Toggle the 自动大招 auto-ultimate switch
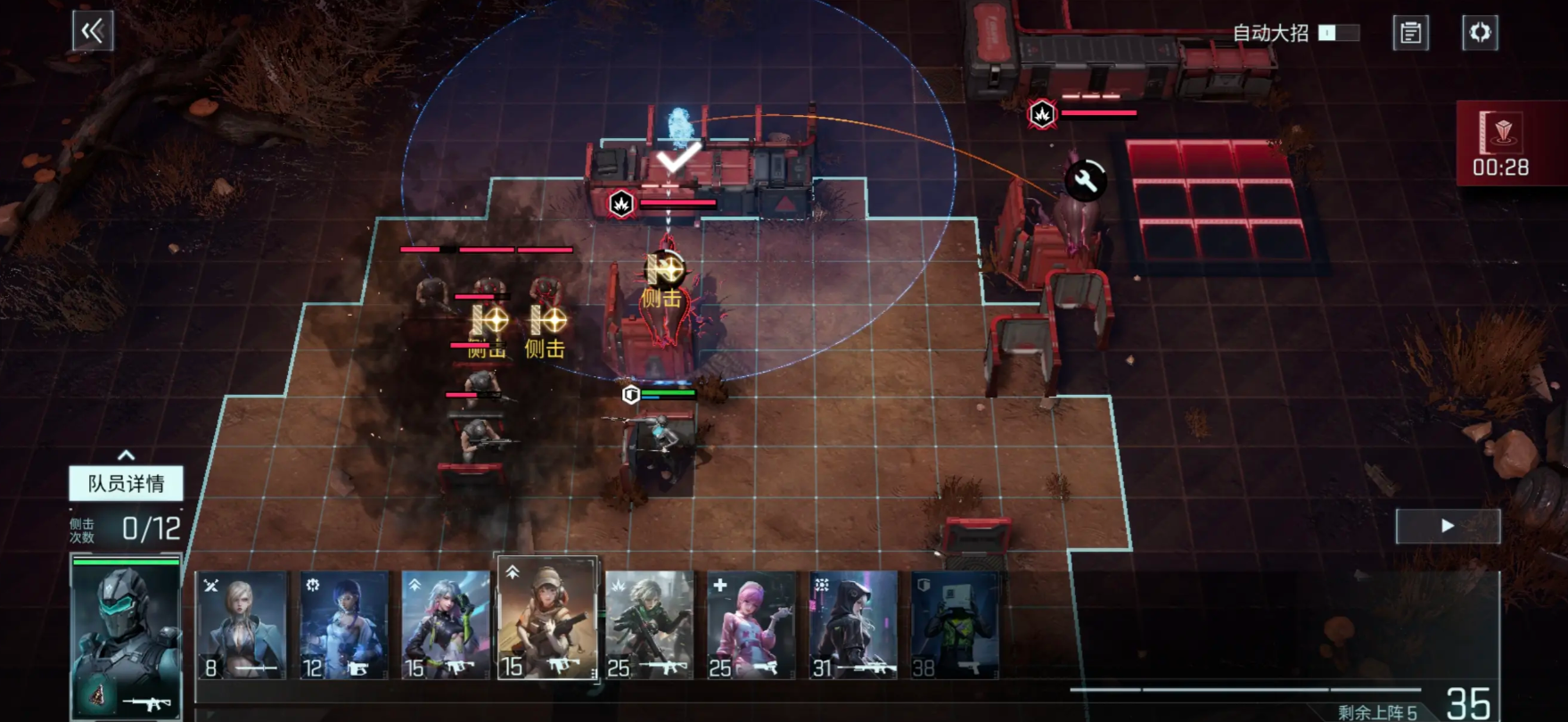 (1338, 33)
